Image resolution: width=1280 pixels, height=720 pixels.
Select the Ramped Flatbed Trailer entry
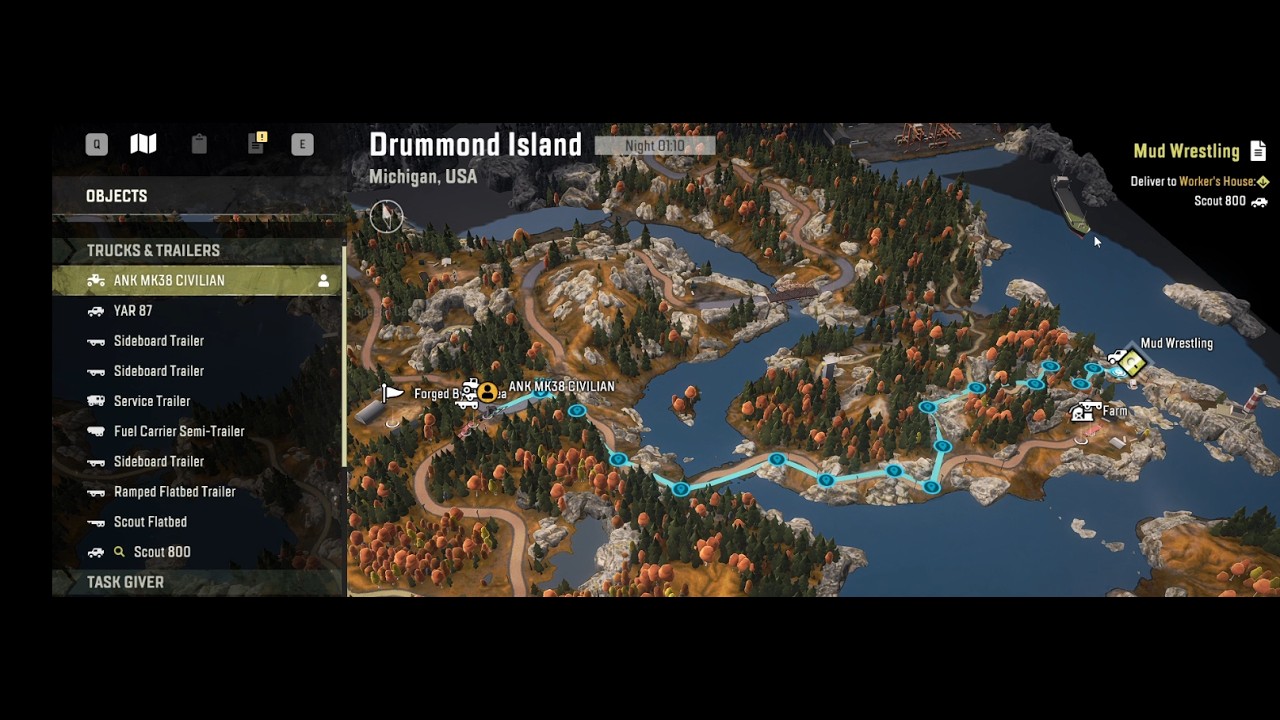174,492
